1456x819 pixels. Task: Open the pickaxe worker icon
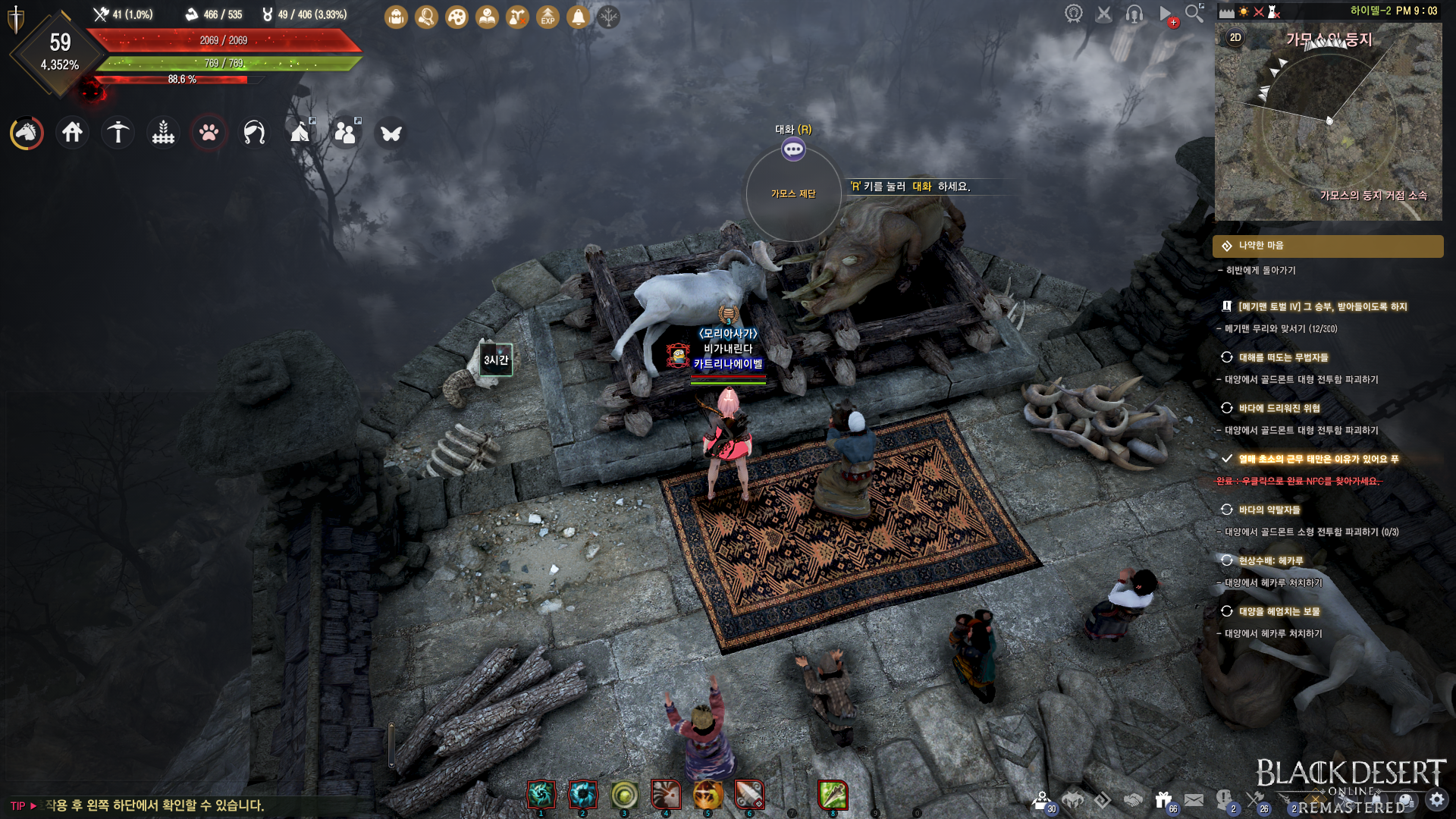118,133
